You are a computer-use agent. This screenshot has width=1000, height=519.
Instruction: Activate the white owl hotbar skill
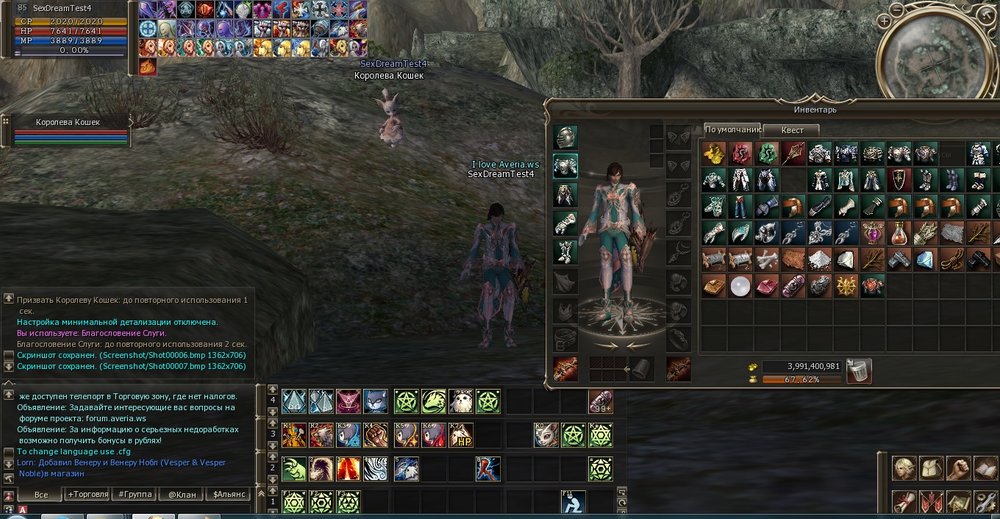click(x=460, y=402)
